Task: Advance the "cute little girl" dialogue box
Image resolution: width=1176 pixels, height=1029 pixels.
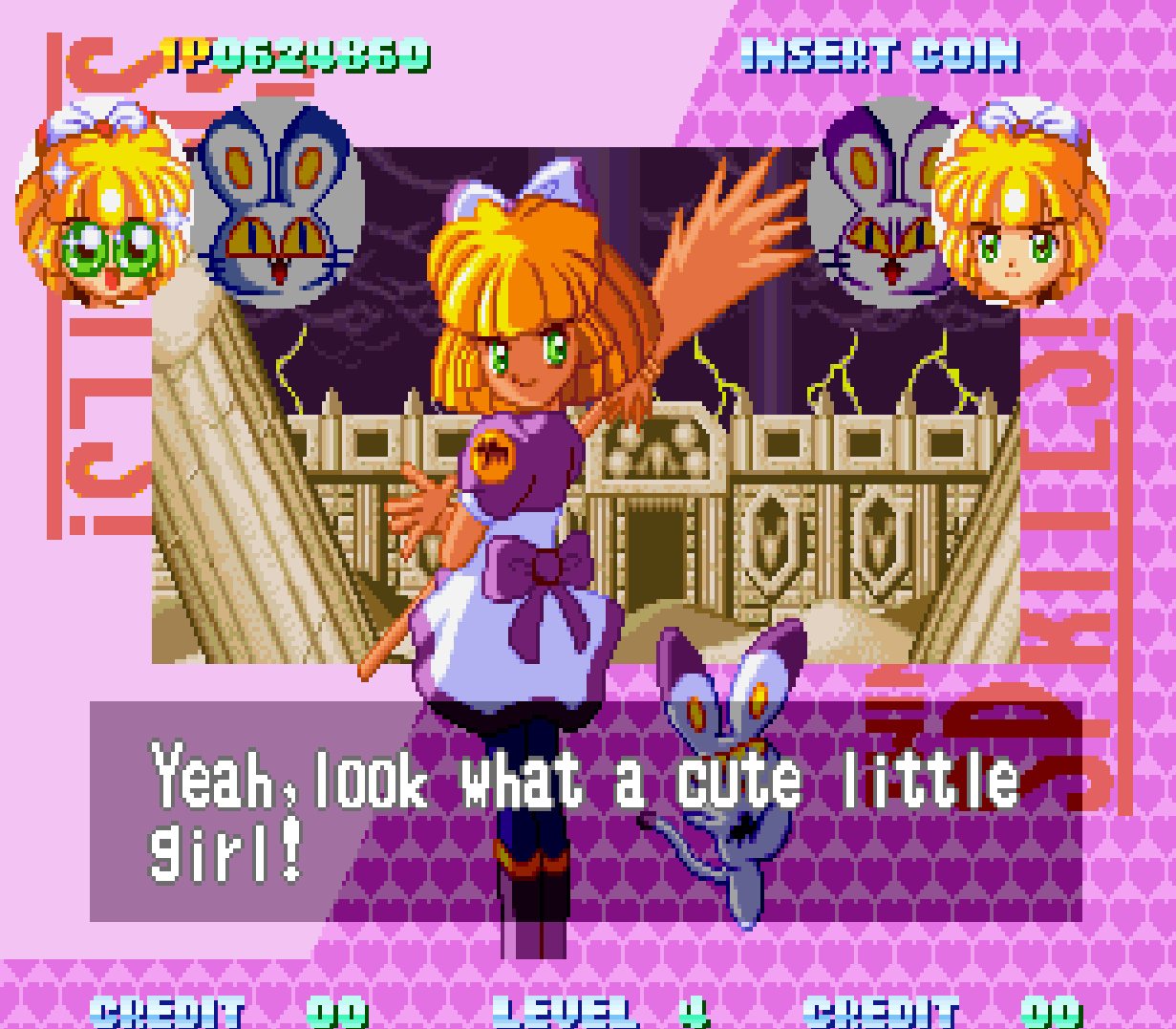Action: point(585,810)
